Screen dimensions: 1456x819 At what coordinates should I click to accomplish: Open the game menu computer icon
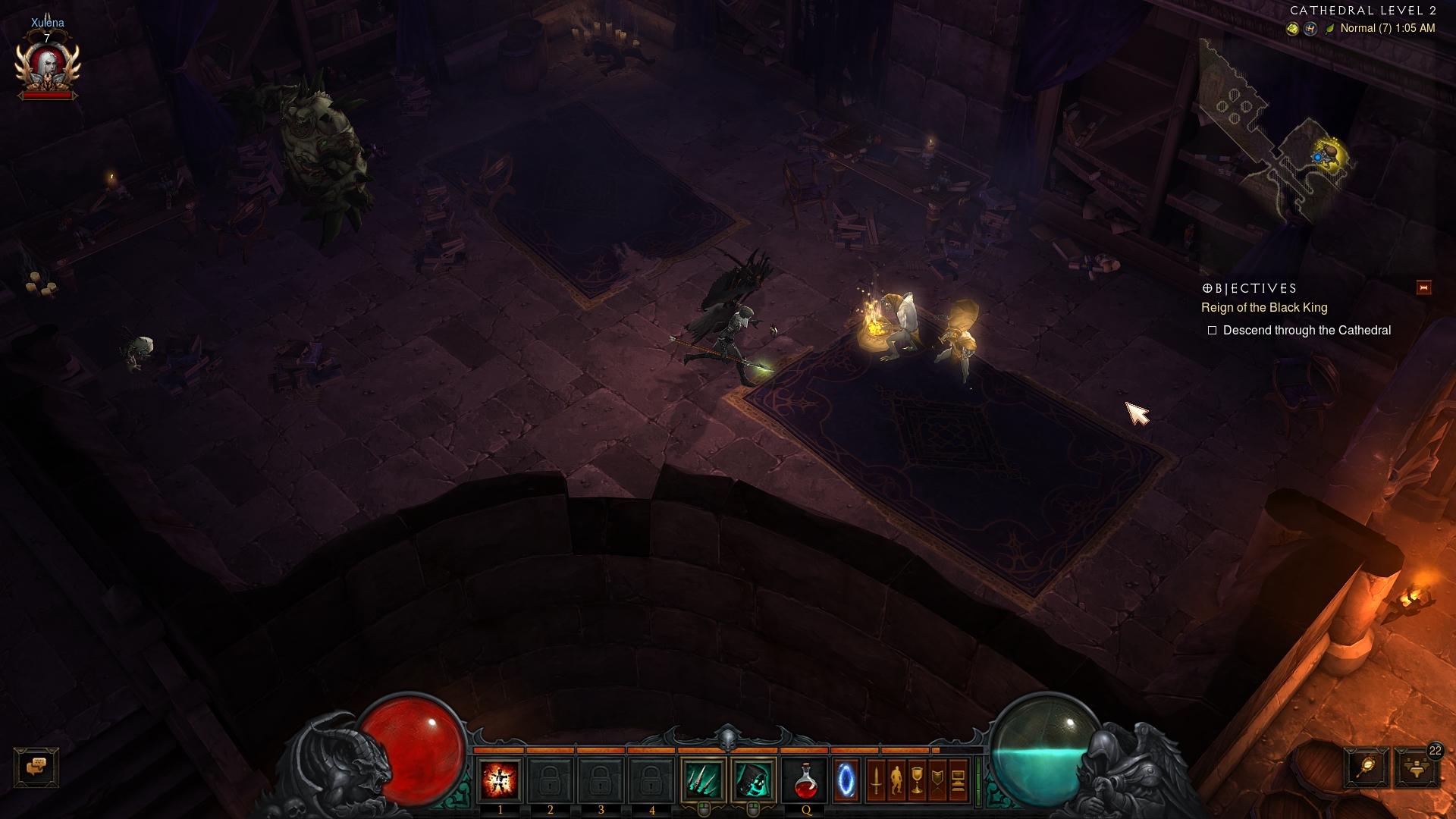pyautogui.click(x=958, y=780)
